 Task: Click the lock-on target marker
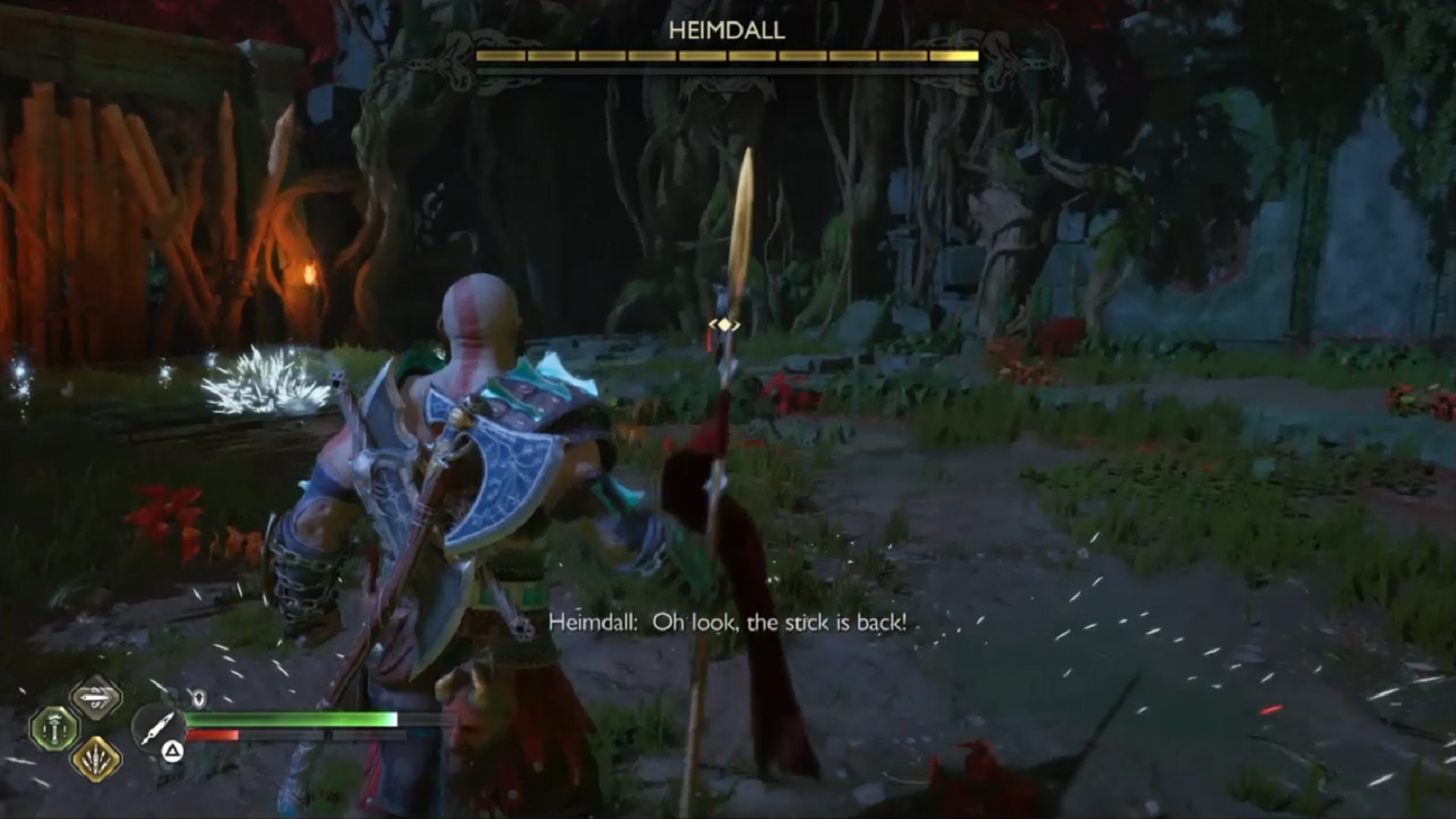725,325
